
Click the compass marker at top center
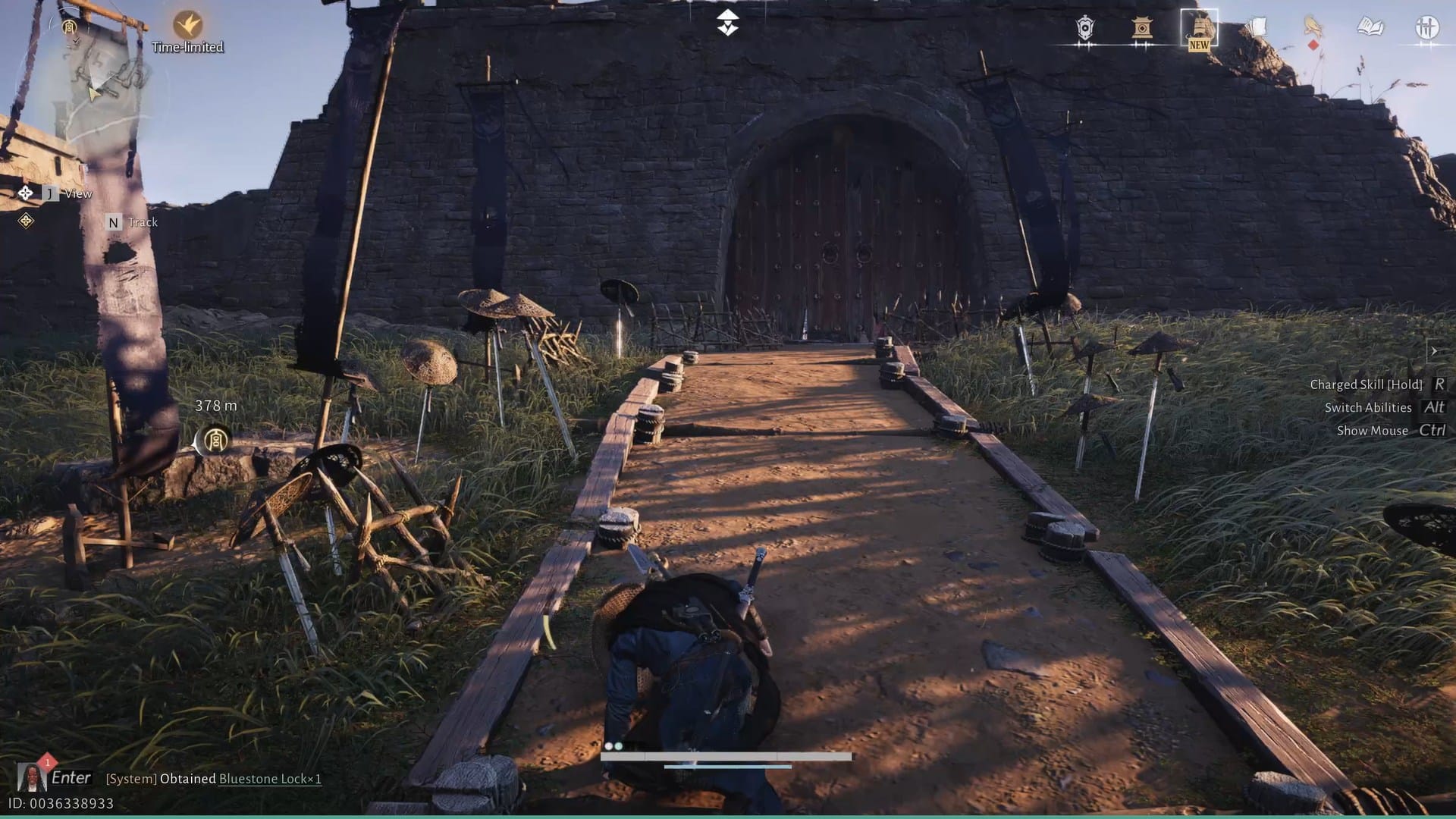tap(726, 23)
